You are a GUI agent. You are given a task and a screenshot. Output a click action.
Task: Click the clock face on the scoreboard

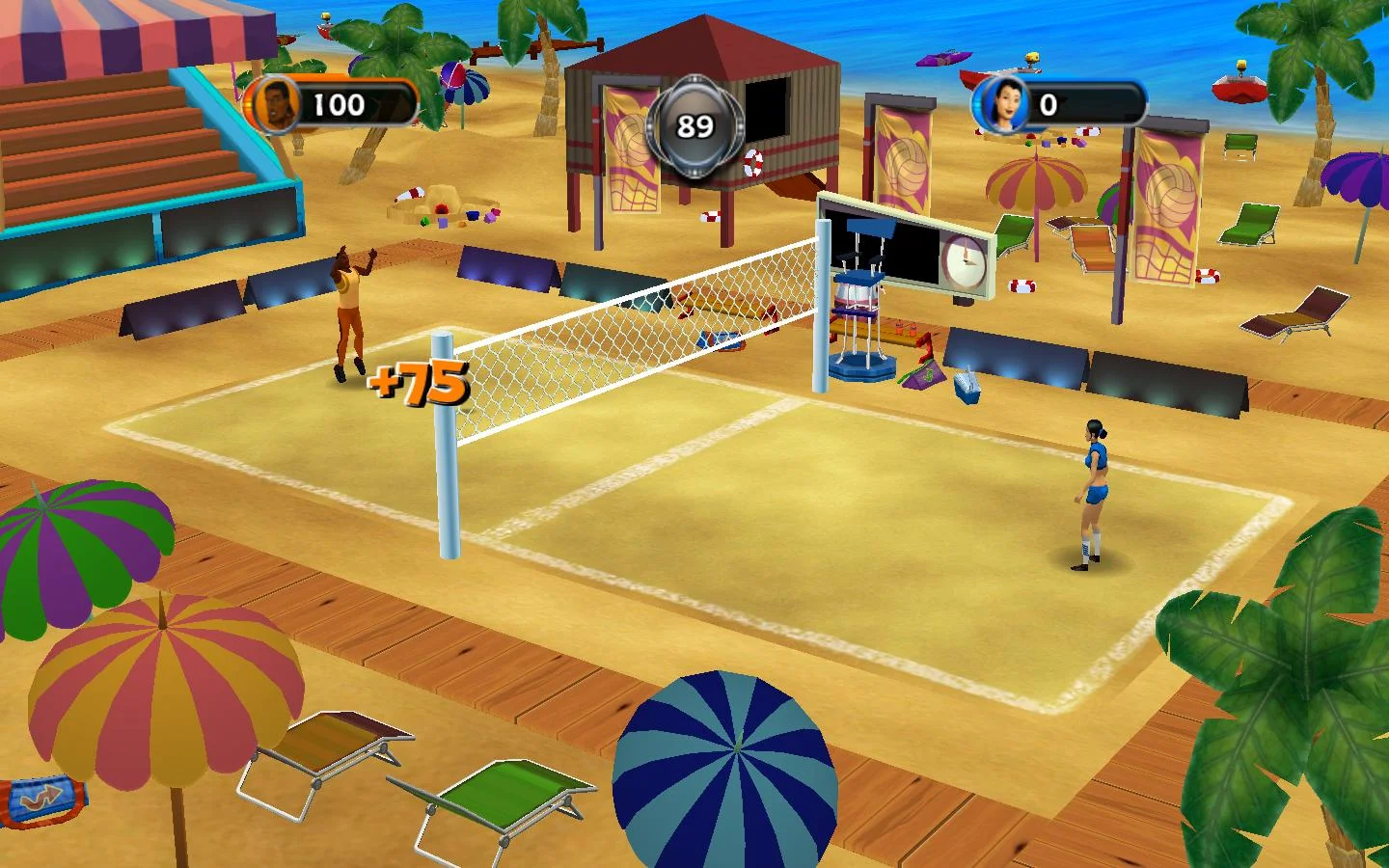pos(961,259)
